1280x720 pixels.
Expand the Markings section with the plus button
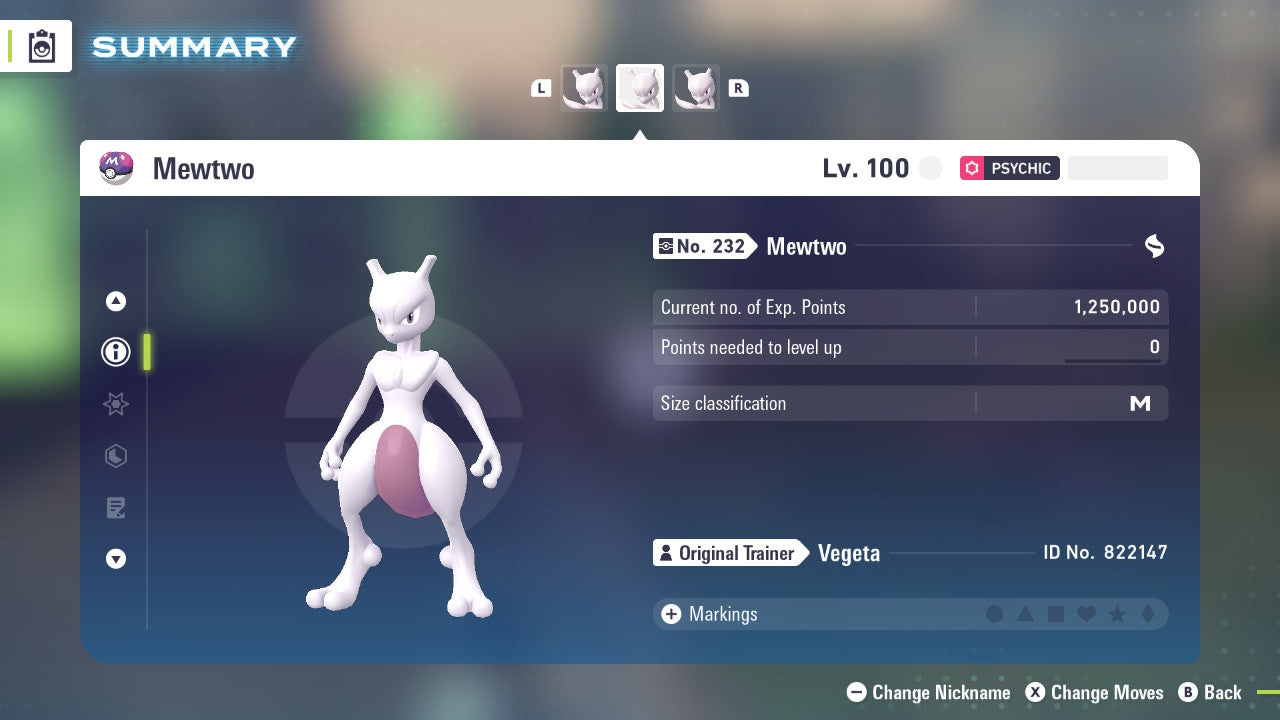[x=670, y=614]
